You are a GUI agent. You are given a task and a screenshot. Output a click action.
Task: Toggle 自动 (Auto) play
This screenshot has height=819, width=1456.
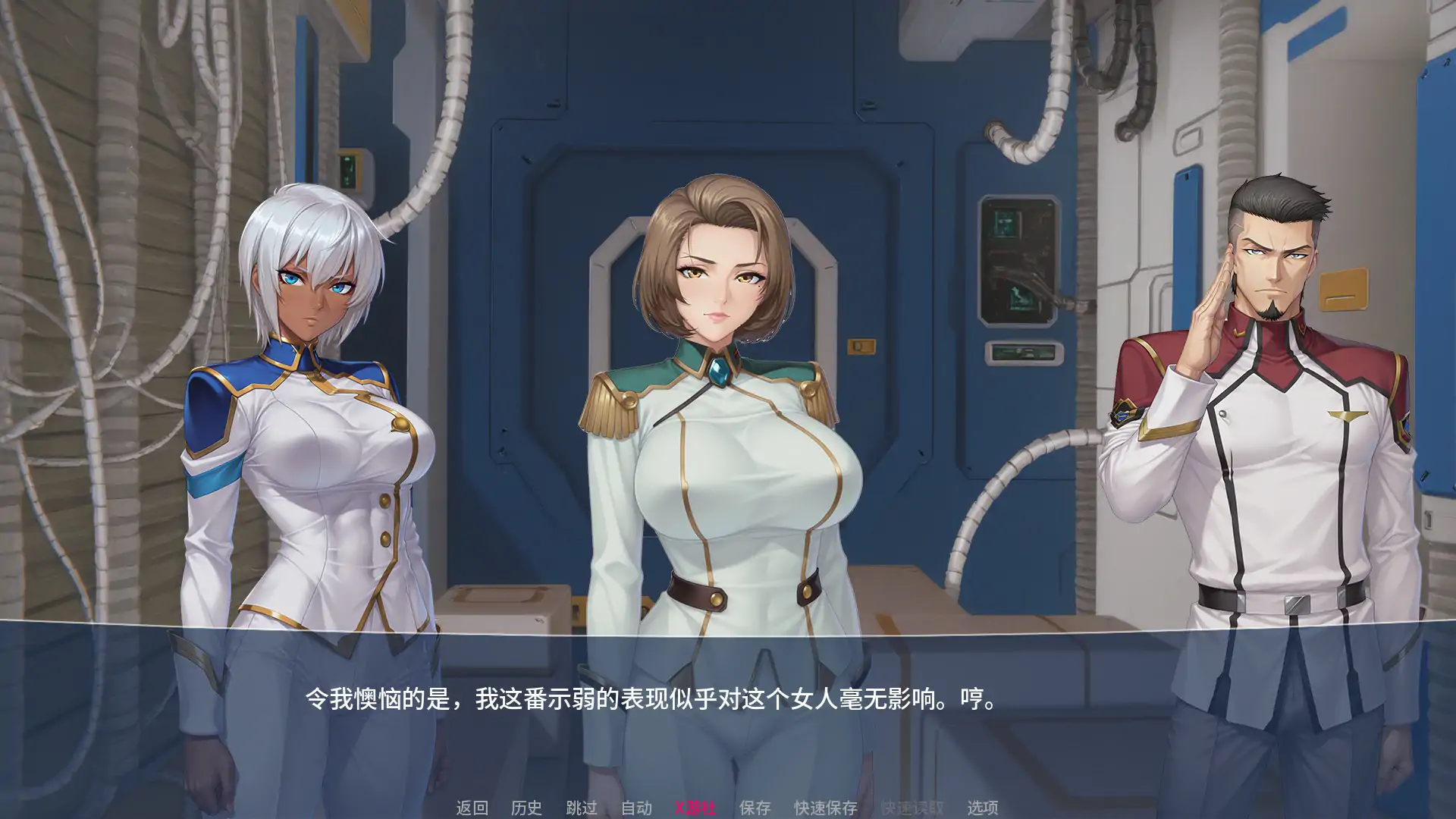(x=636, y=808)
